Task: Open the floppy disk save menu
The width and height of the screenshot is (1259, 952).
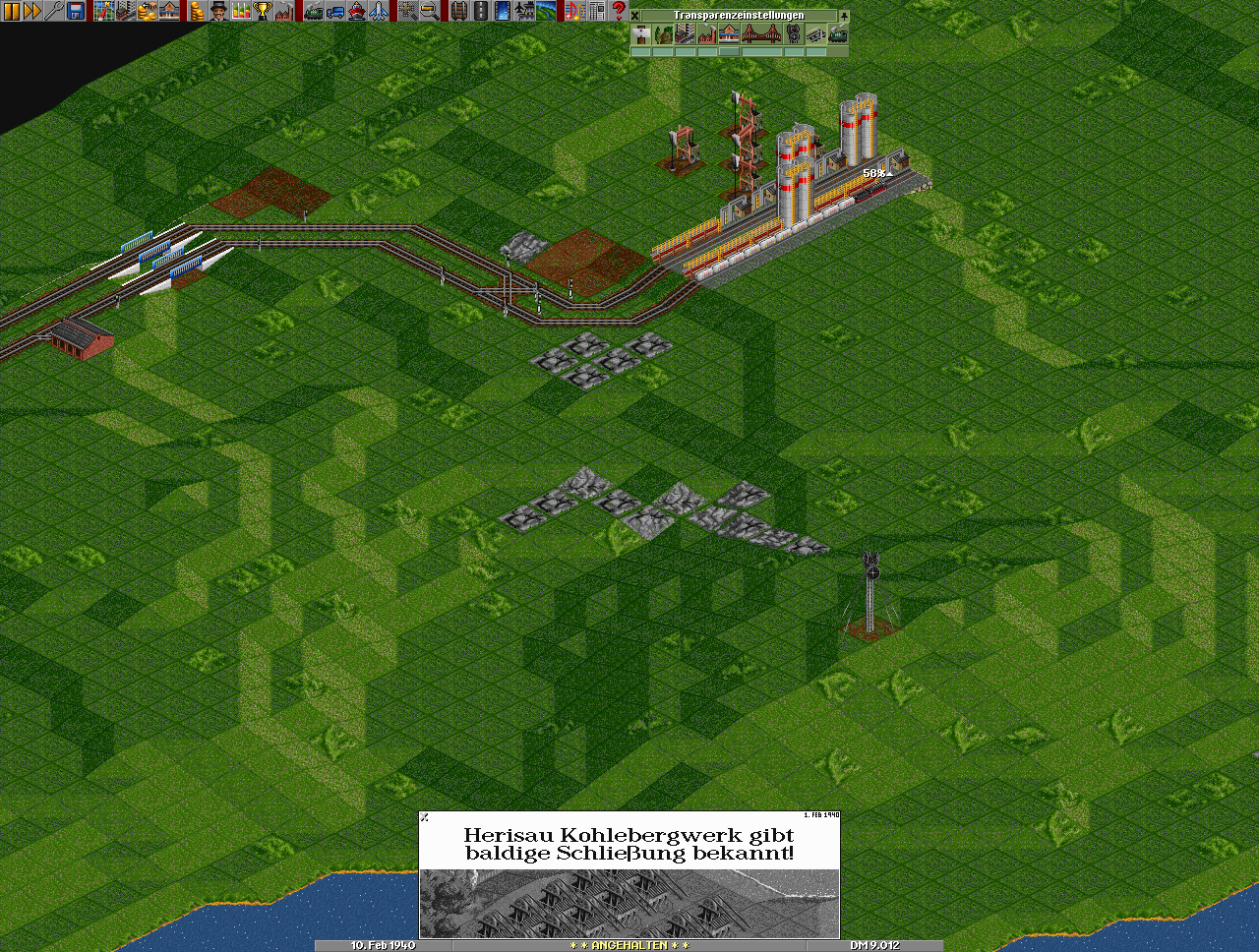Action: (76, 11)
